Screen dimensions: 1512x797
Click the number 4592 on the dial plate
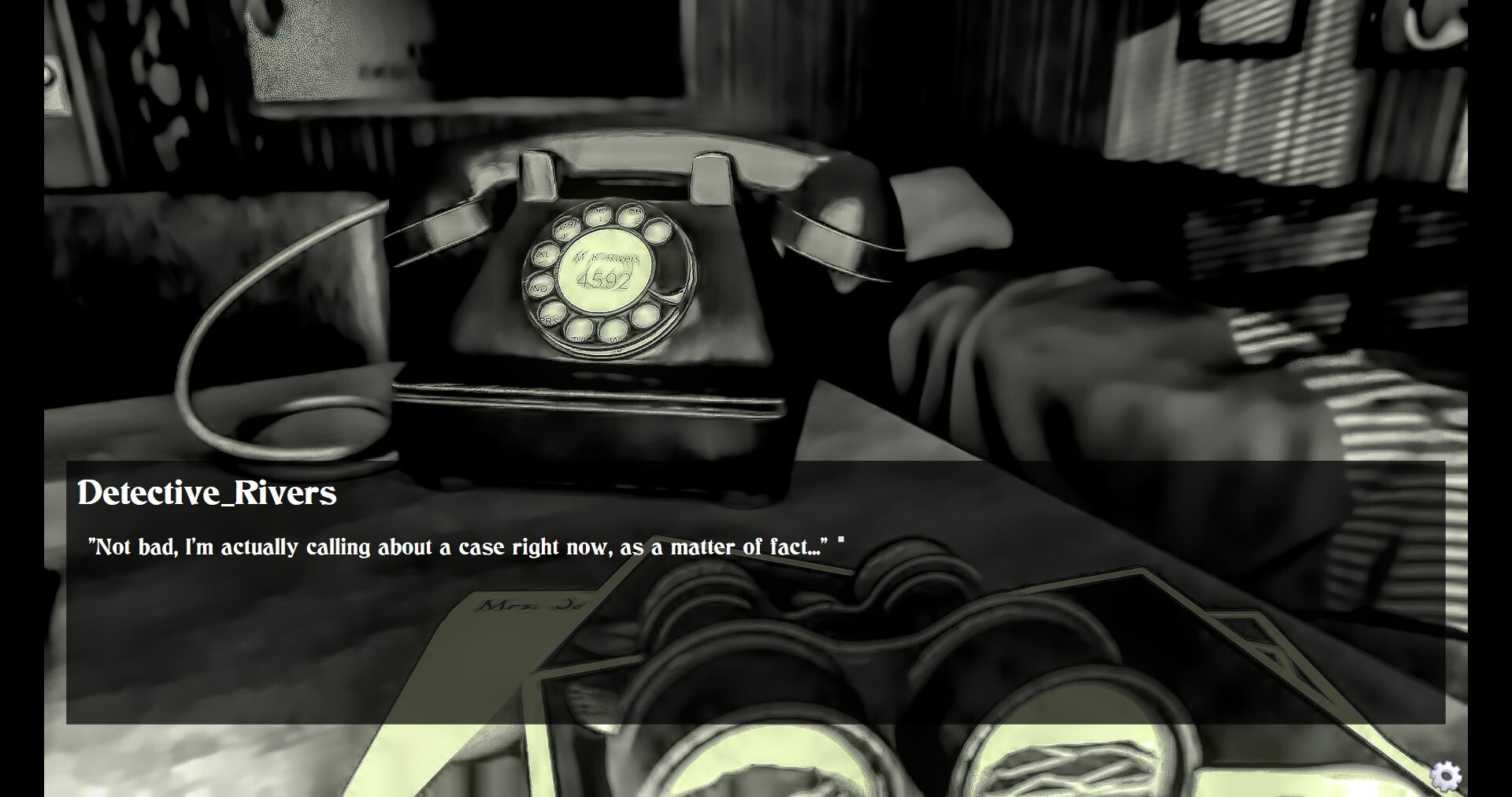tap(603, 280)
